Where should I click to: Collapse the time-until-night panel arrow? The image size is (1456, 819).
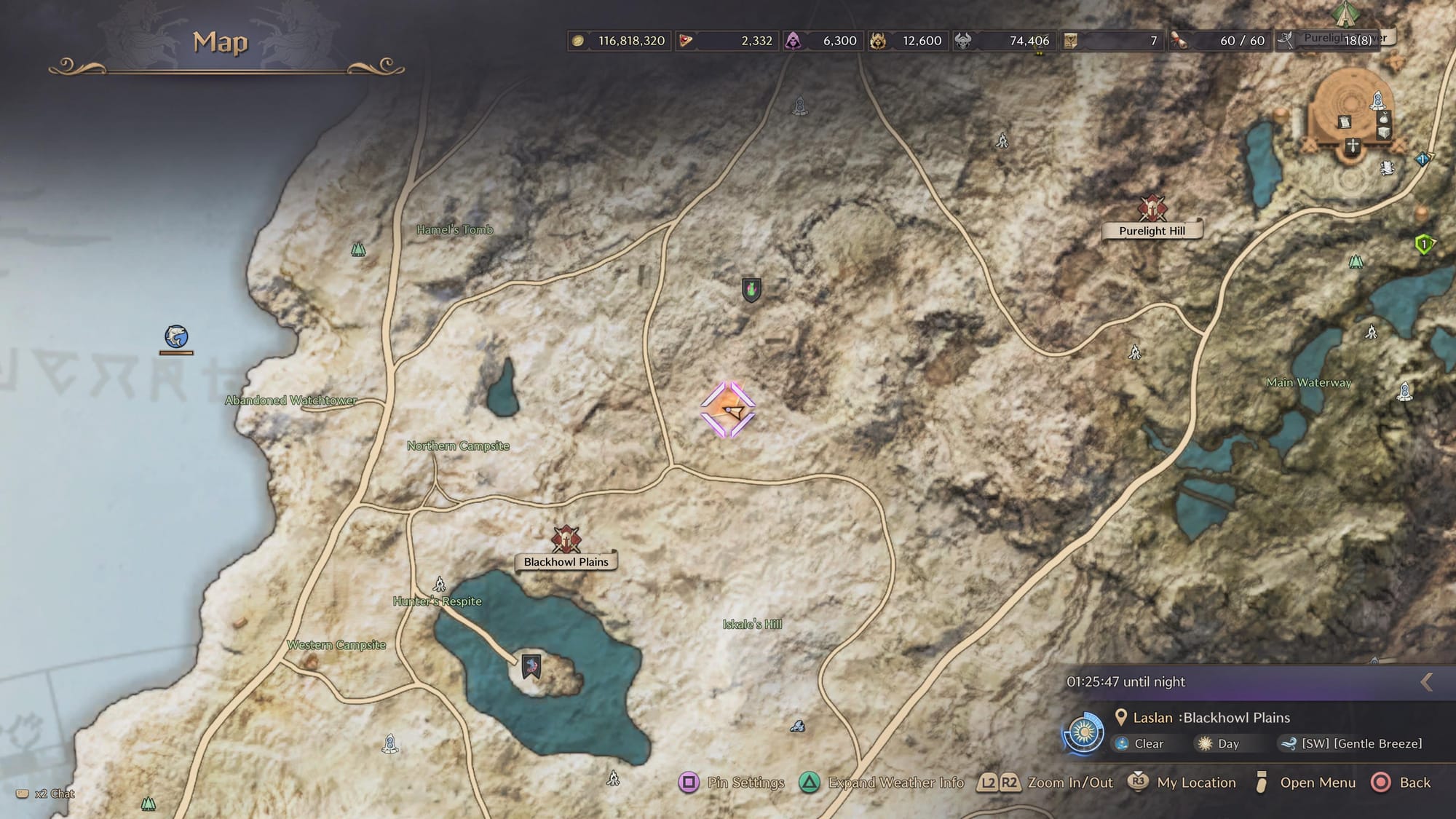[1426, 681]
